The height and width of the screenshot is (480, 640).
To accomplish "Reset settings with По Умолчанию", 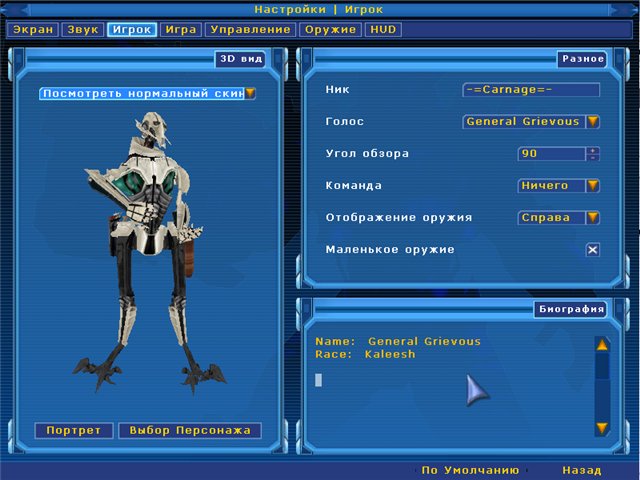I will pos(470,470).
